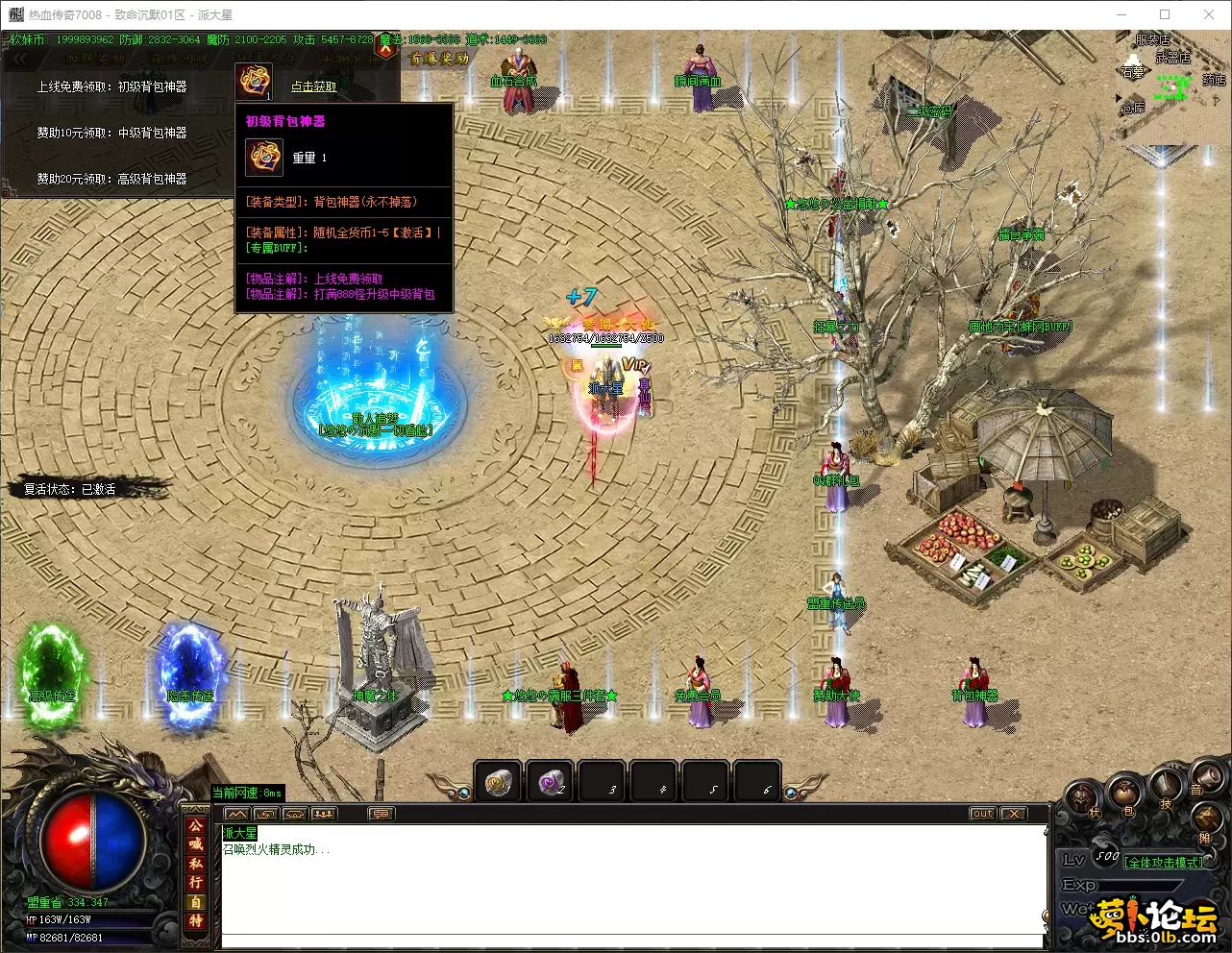Screen dimensions: 1232x953
Task: Select the 初级背包神器 item icon
Action: click(255, 82)
